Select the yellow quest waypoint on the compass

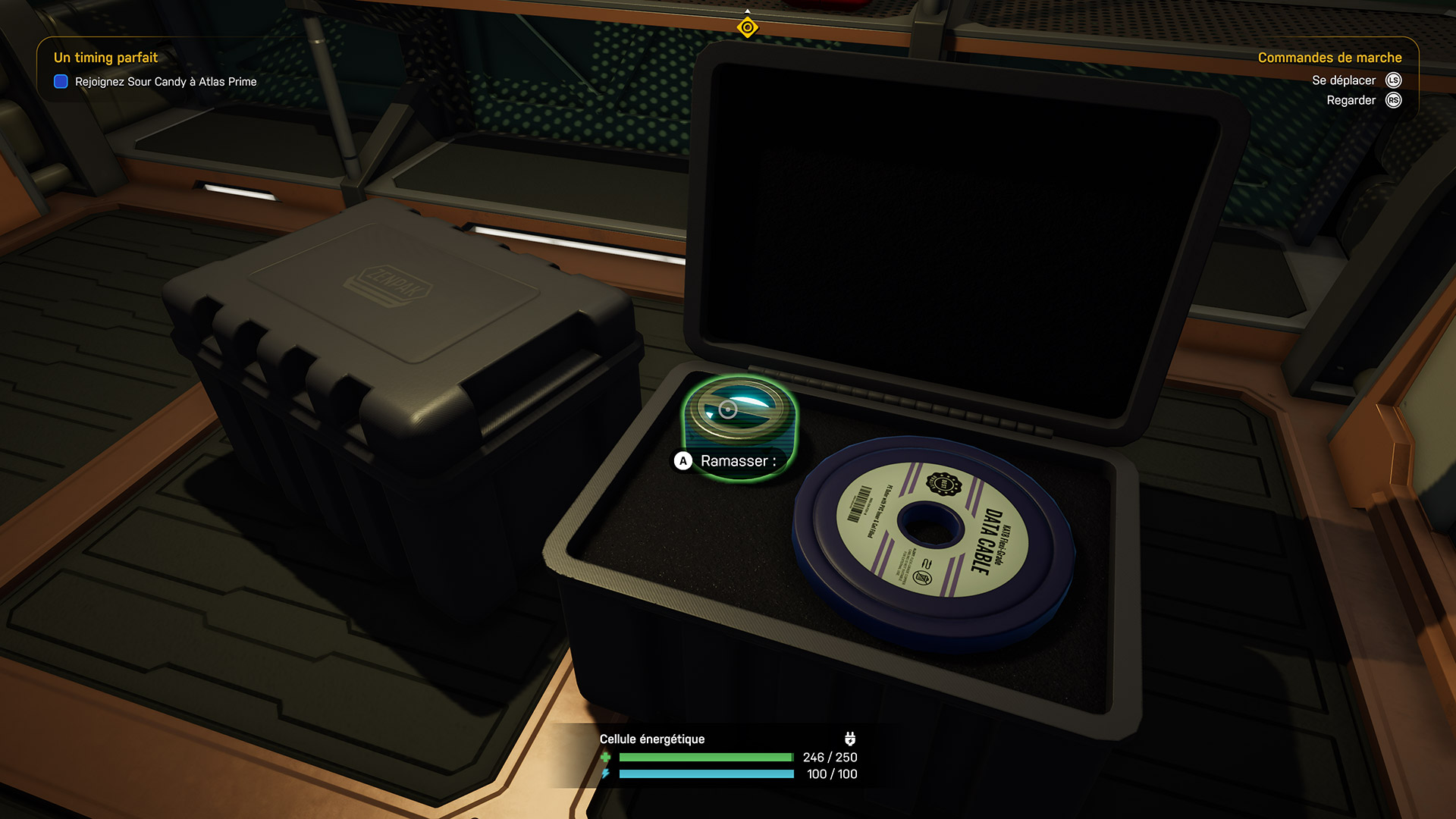[x=747, y=28]
